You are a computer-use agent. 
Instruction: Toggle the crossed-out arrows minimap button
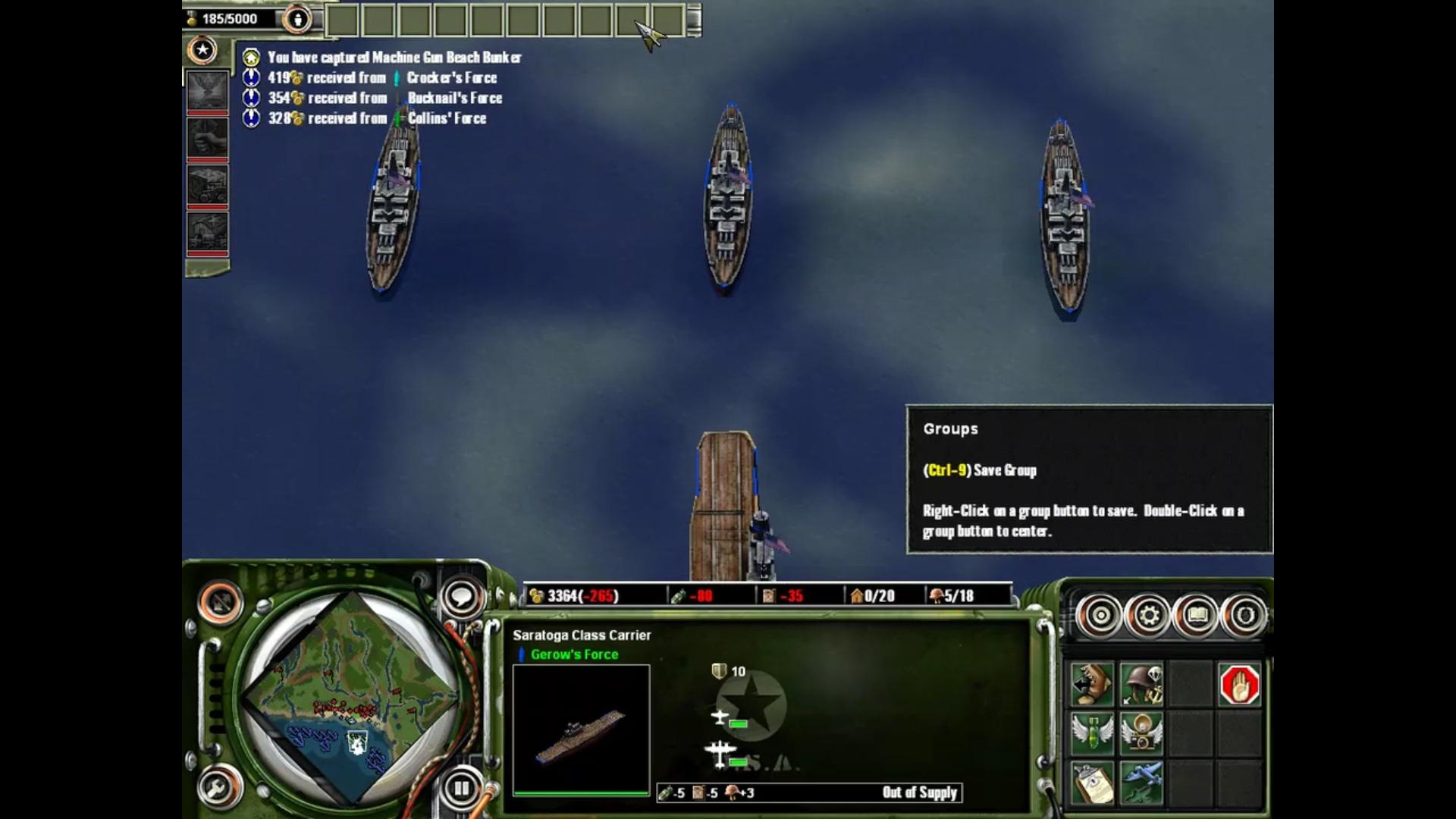pos(221,603)
